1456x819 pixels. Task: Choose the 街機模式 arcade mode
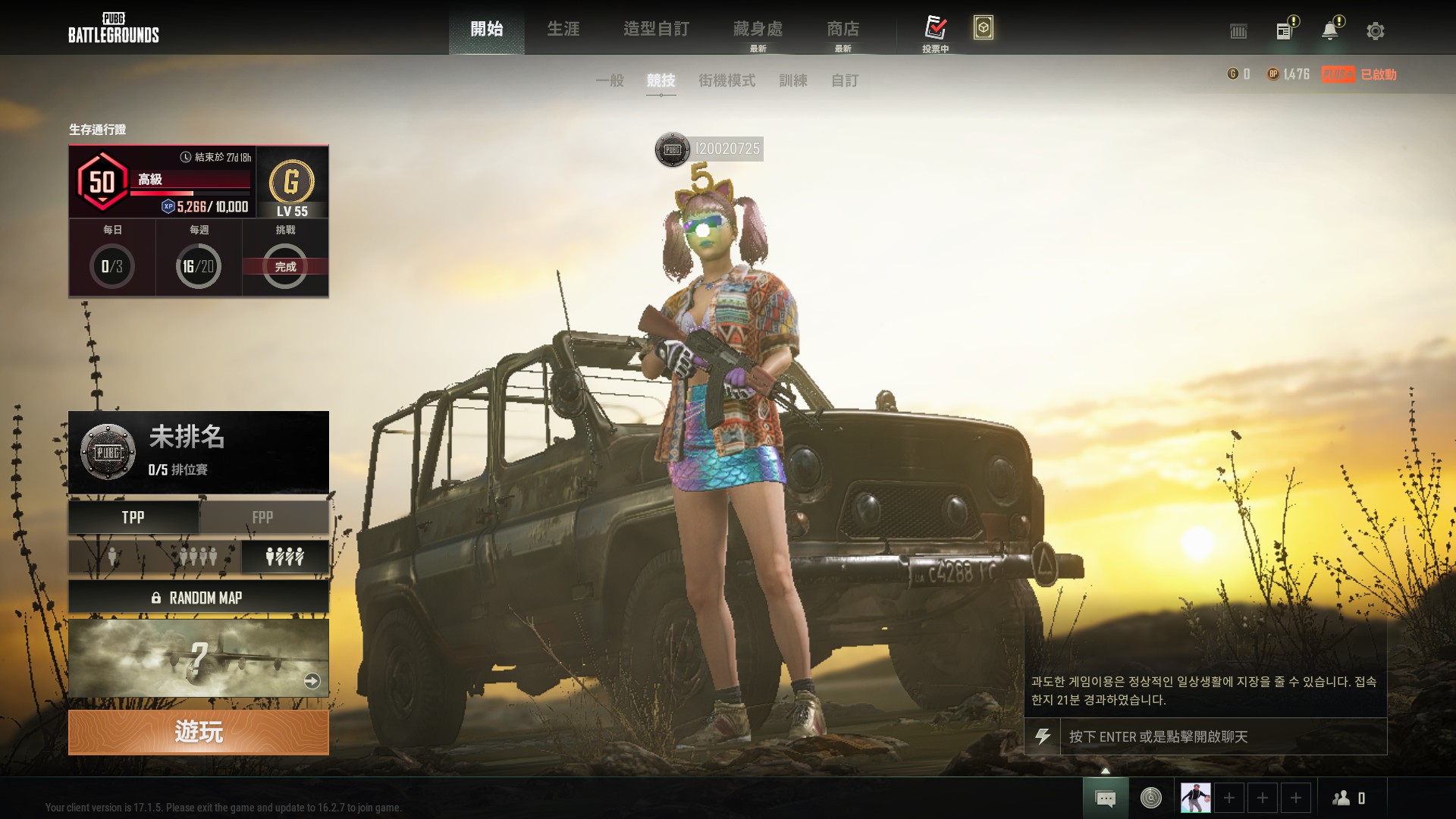726,80
